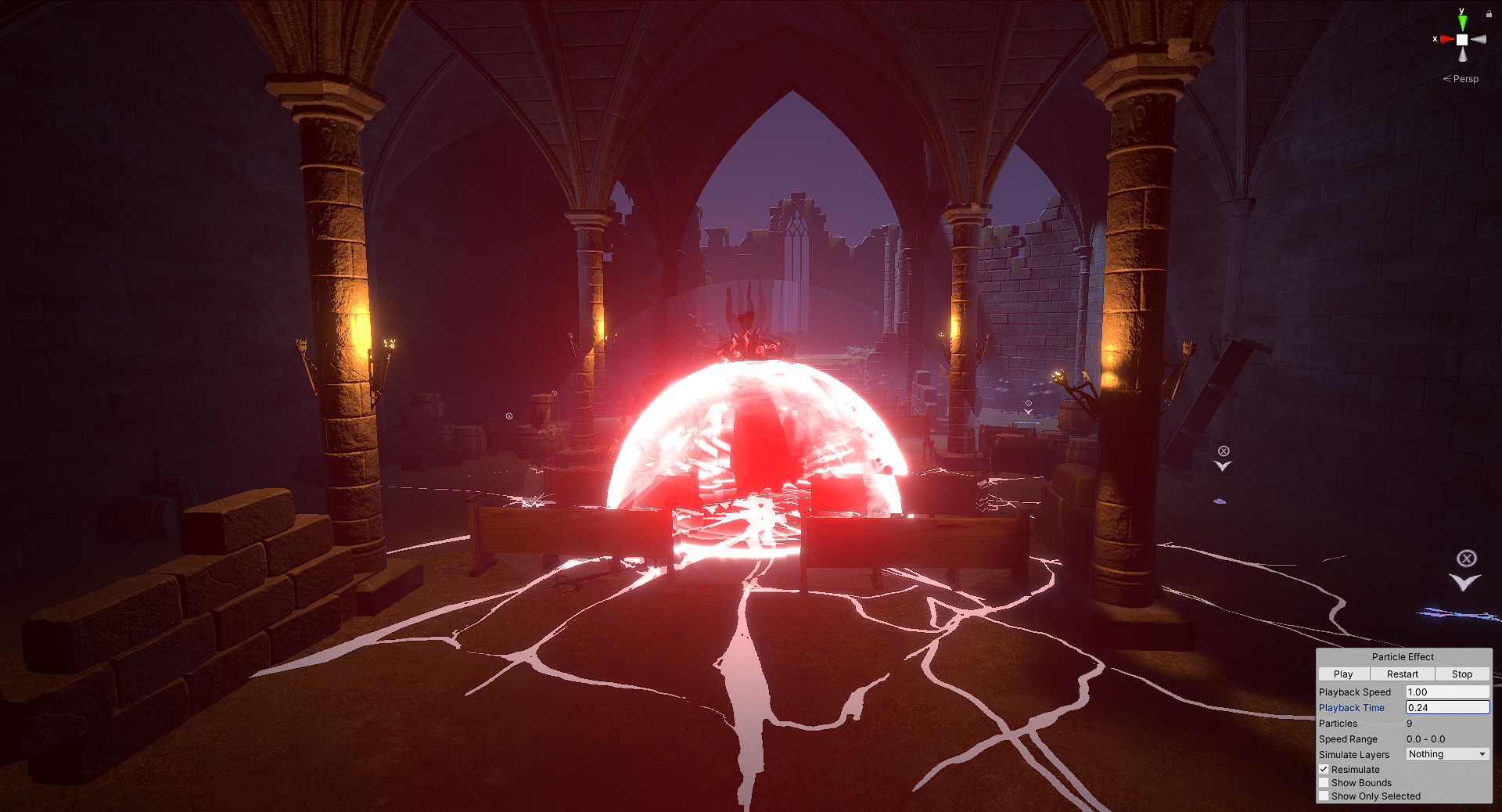This screenshot has width=1502, height=812.
Task: Click the red X axis gizmo cone
Action: (1447, 39)
